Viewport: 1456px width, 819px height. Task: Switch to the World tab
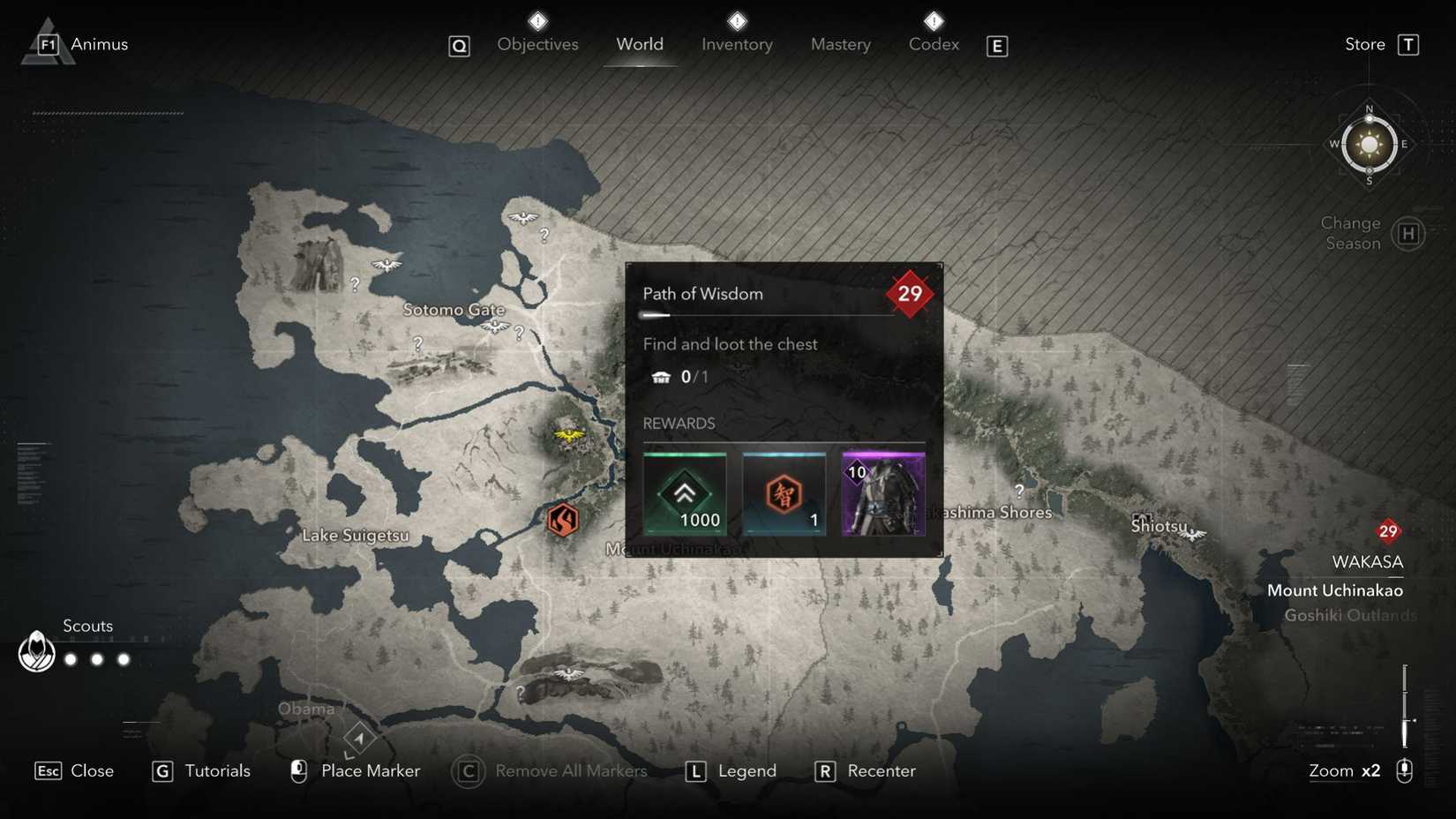(640, 44)
